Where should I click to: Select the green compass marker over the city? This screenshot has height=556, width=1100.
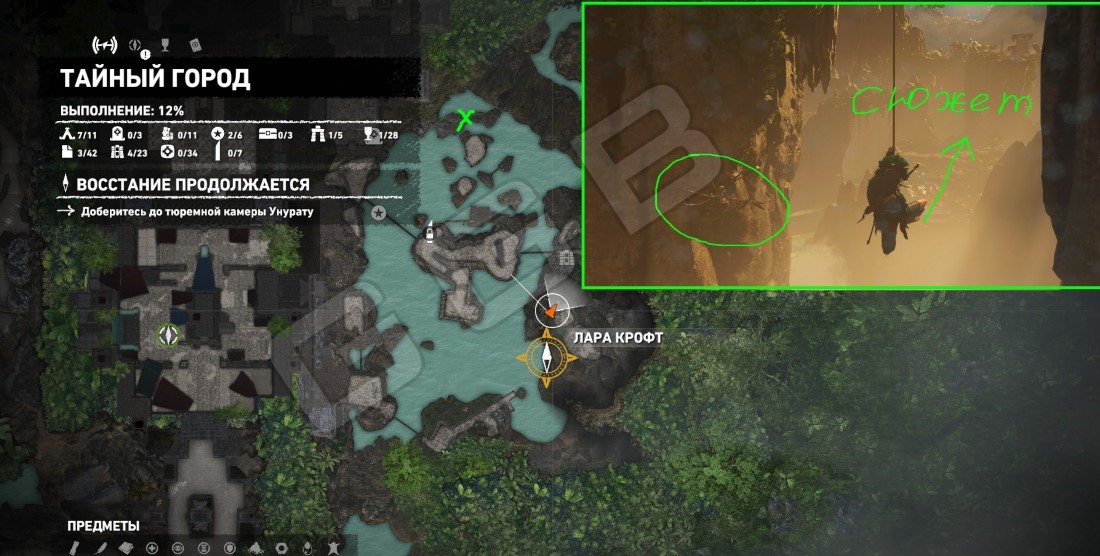(169, 336)
